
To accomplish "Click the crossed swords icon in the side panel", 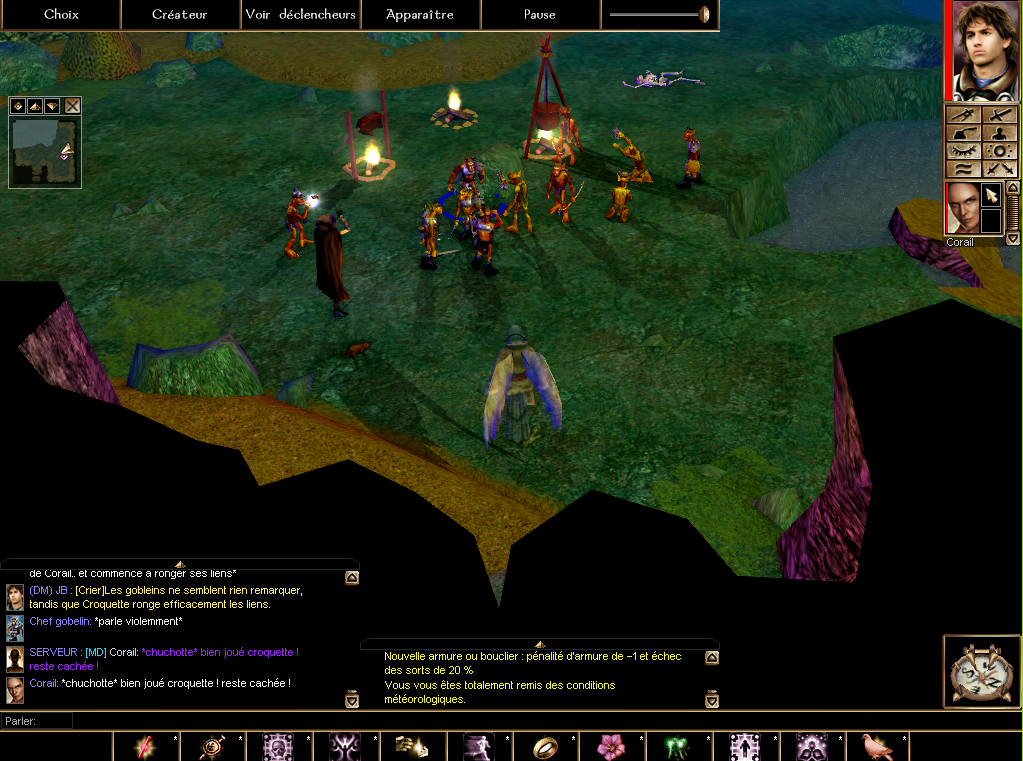I will pos(999,169).
